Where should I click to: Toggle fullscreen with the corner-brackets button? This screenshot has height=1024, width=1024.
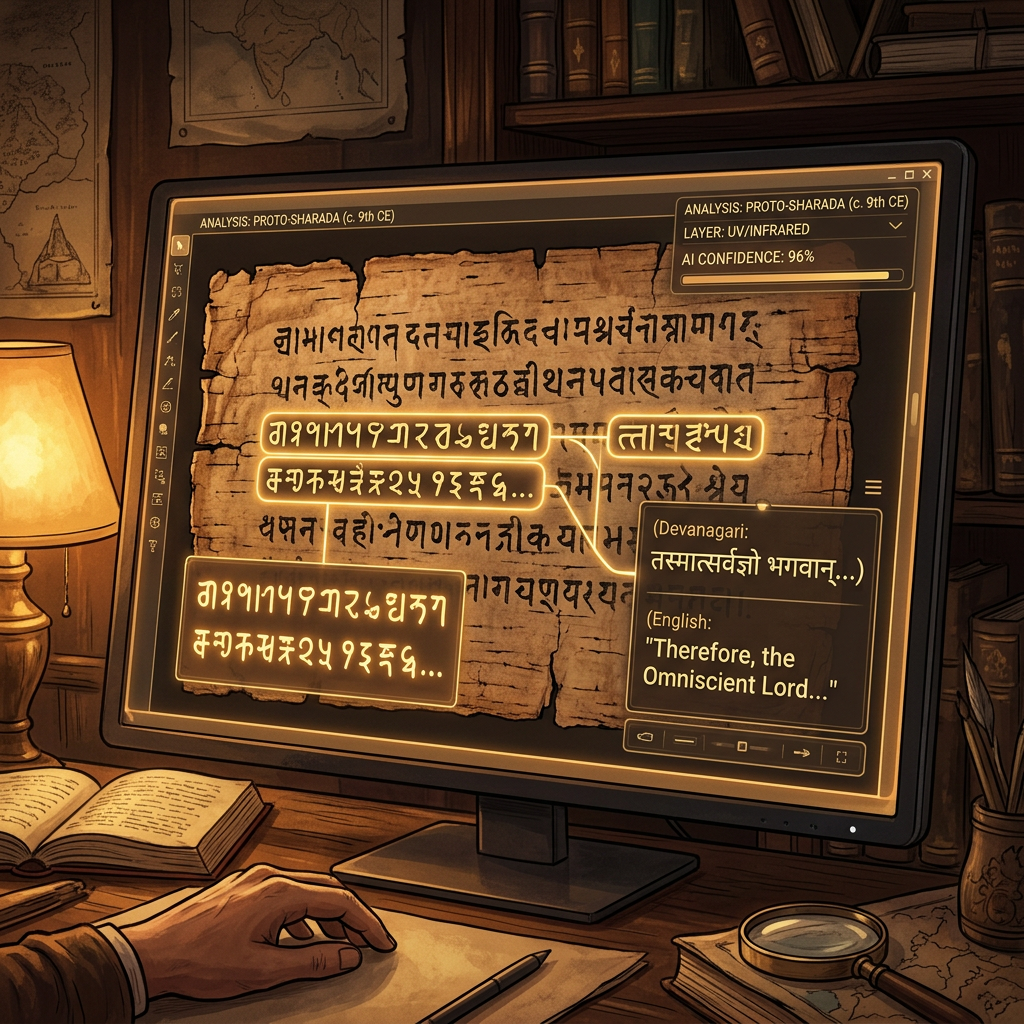coord(840,756)
